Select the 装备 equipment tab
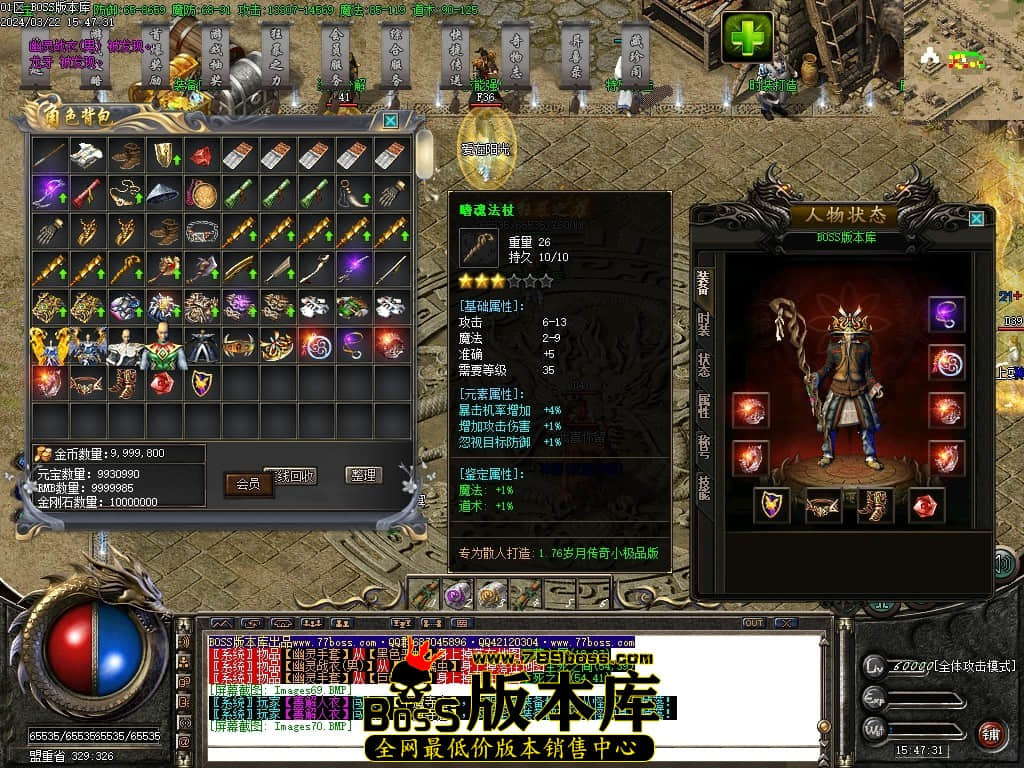 tap(703, 285)
